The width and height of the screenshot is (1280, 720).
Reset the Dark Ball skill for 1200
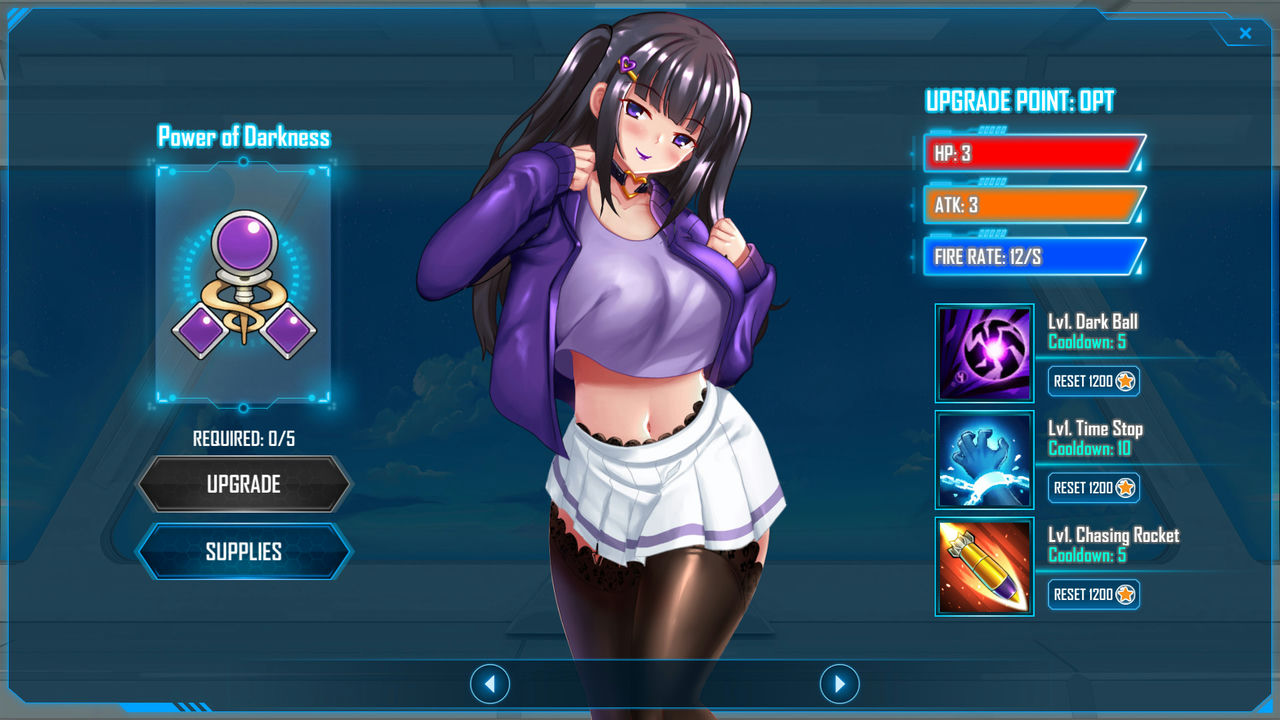1094,381
